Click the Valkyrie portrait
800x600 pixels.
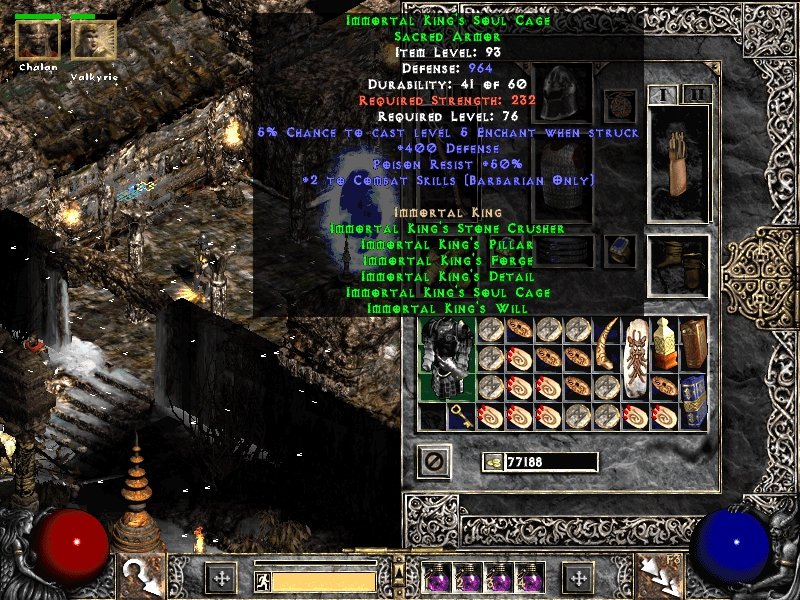click(93, 40)
